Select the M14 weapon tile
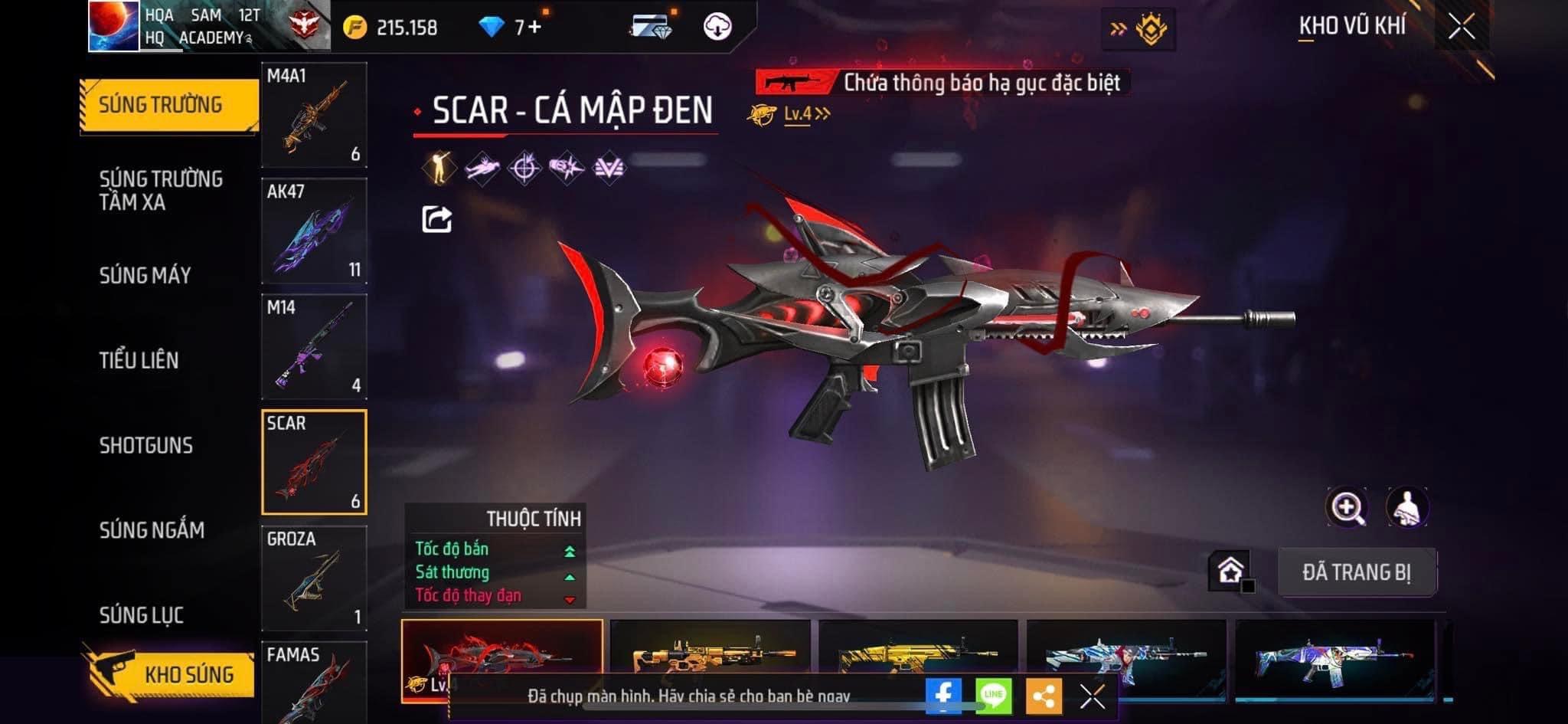 tap(314, 346)
